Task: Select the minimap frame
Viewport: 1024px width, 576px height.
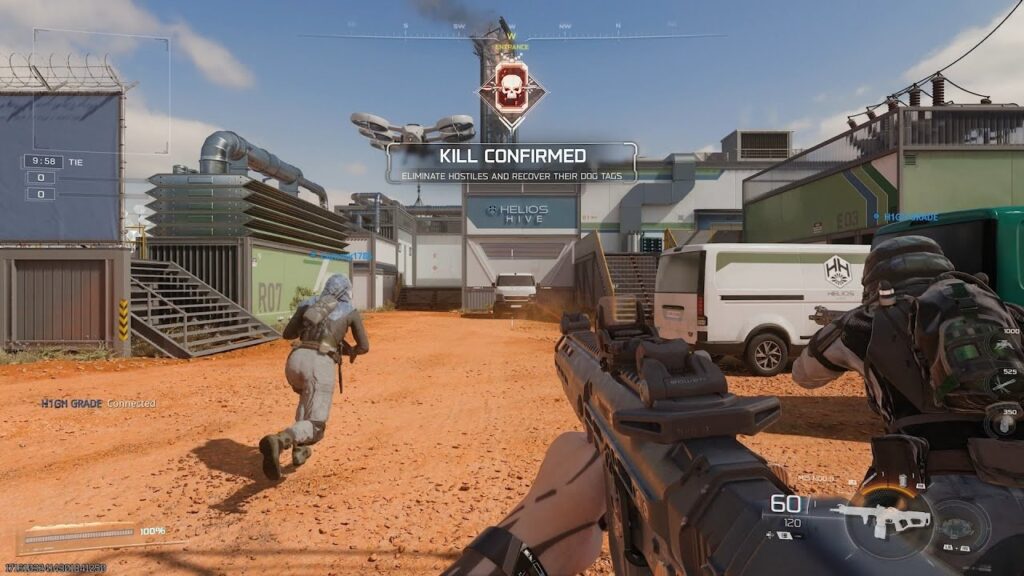Action: (x=101, y=91)
